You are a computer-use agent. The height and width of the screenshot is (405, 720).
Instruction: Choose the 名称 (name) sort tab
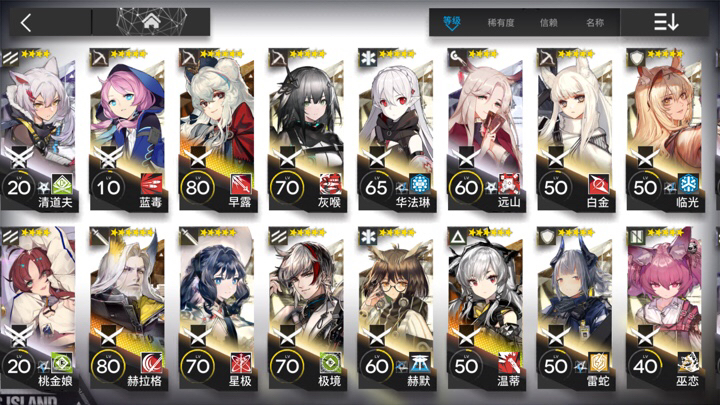point(595,22)
